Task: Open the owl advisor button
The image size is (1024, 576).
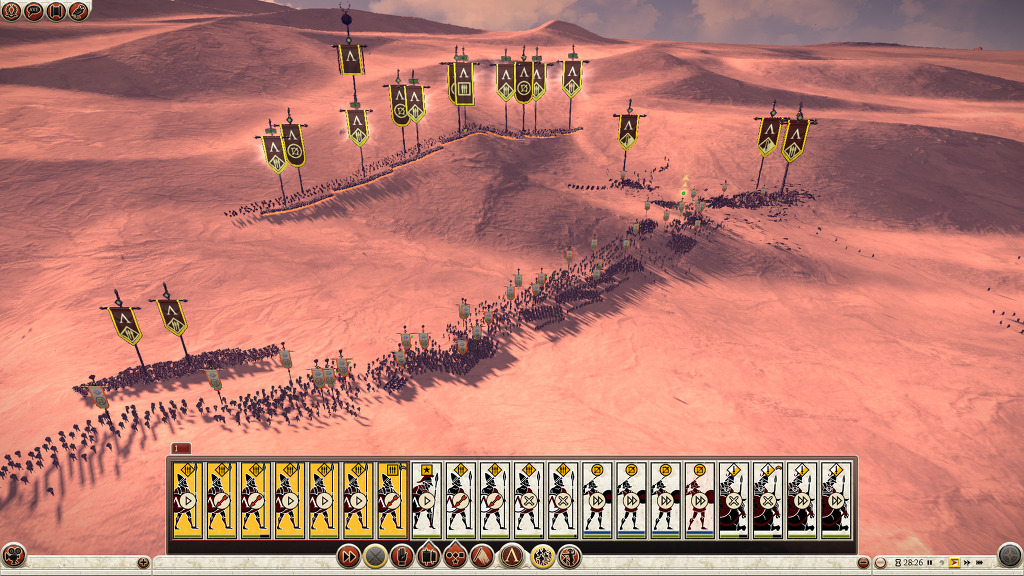Action: click(x=78, y=11)
